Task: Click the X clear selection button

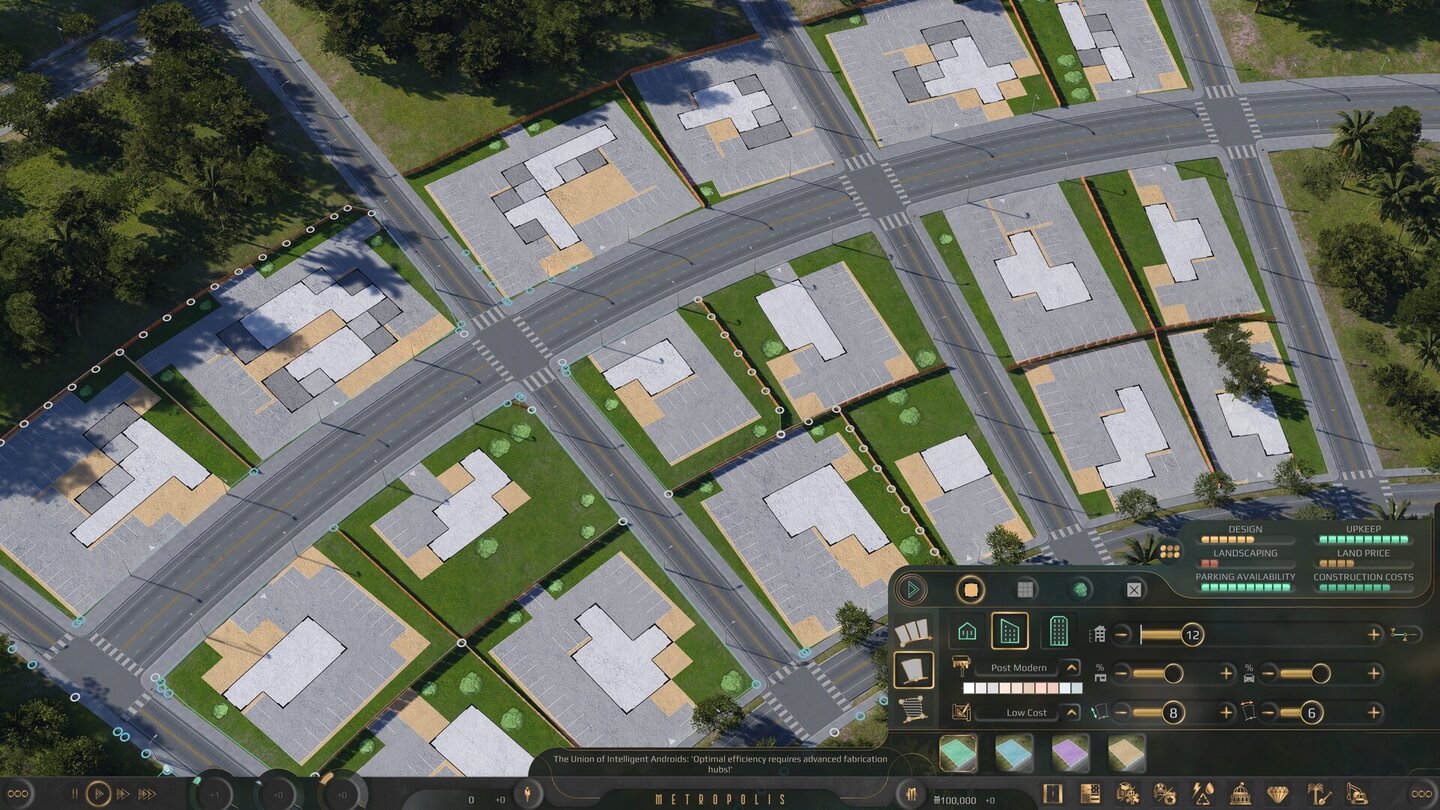Action: pos(1134,591)
